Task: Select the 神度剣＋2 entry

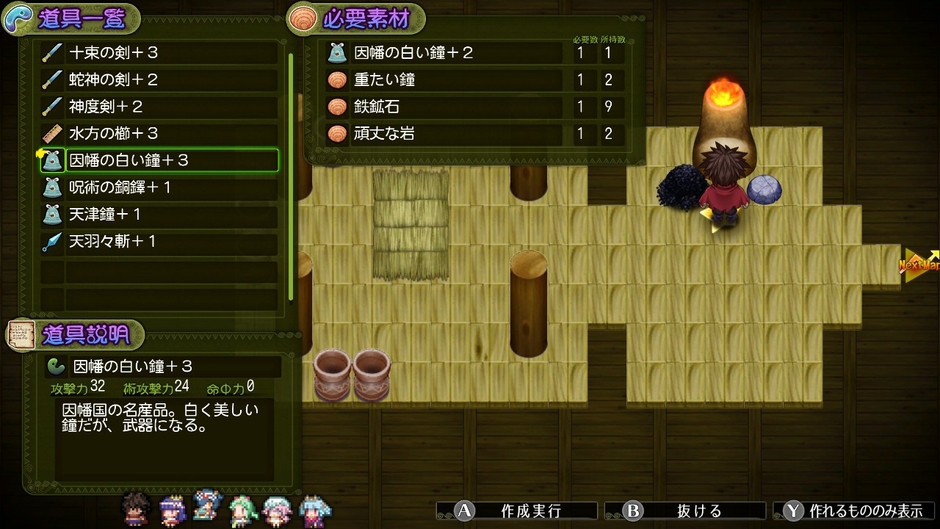Action: (158, 106)
